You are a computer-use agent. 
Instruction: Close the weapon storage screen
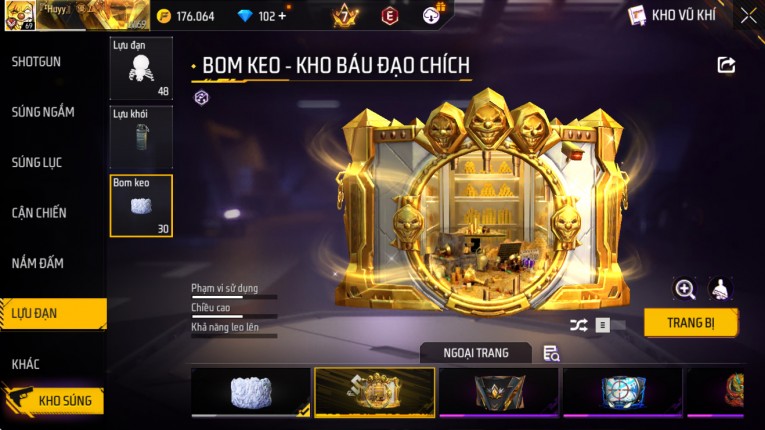[749, 16]
